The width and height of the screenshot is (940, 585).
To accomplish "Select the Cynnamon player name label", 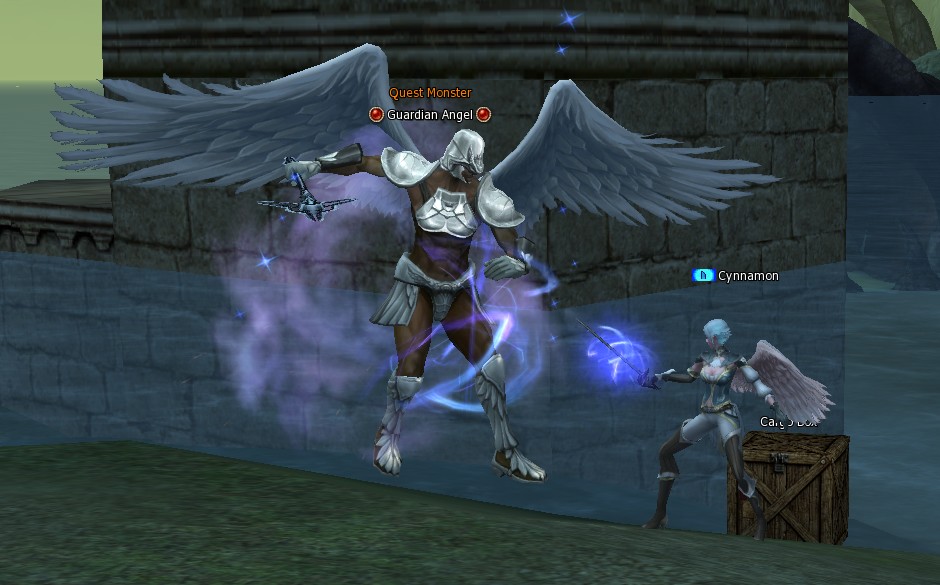I will (x=747, y=276).
